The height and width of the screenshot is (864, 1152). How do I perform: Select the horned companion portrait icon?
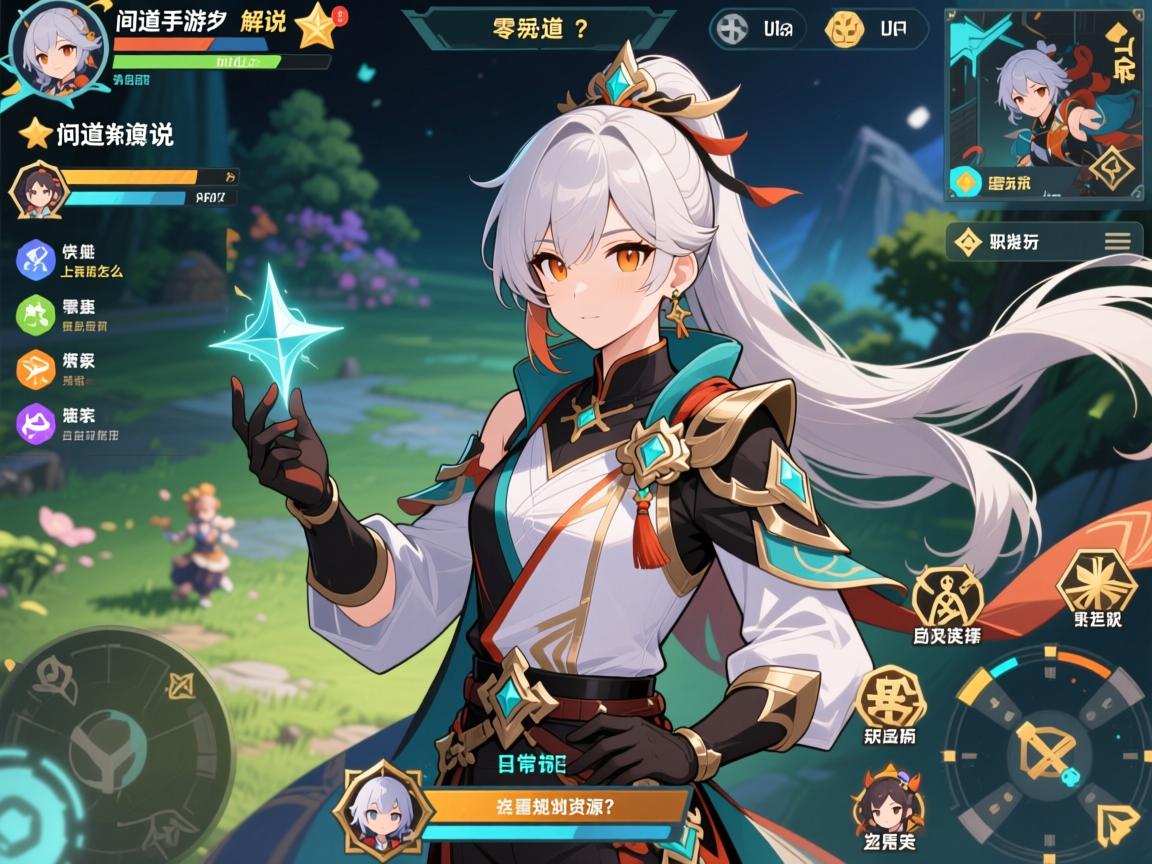[x=887, y=803]
